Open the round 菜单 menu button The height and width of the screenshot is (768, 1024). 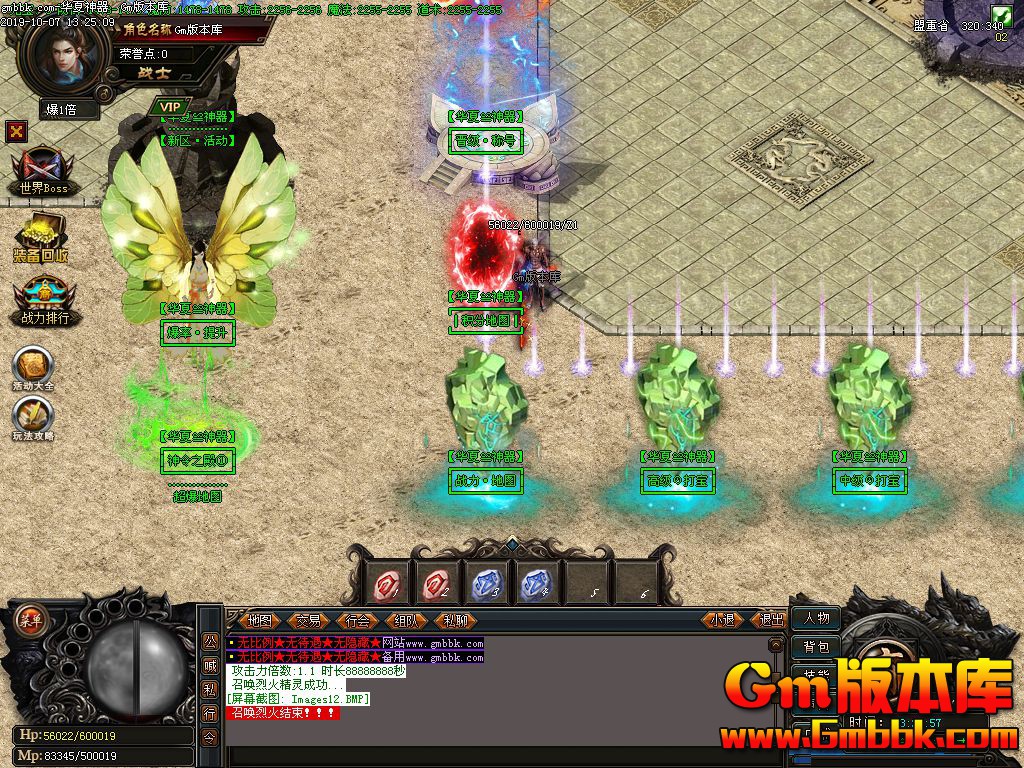30,619
